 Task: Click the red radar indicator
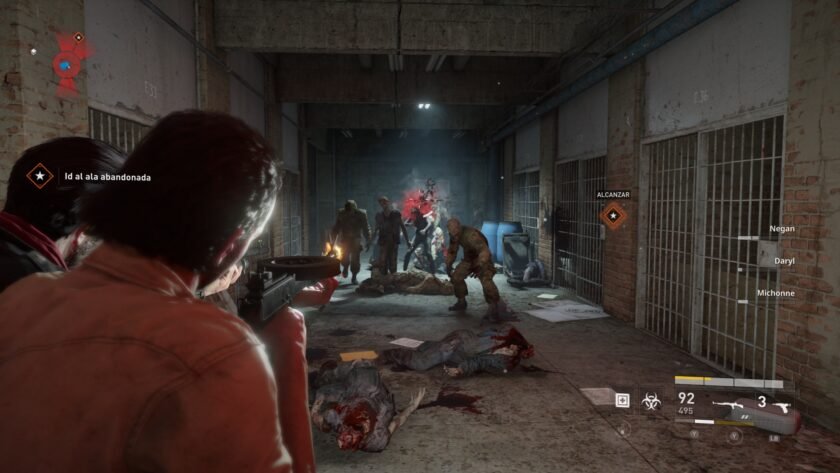[69, 64]
